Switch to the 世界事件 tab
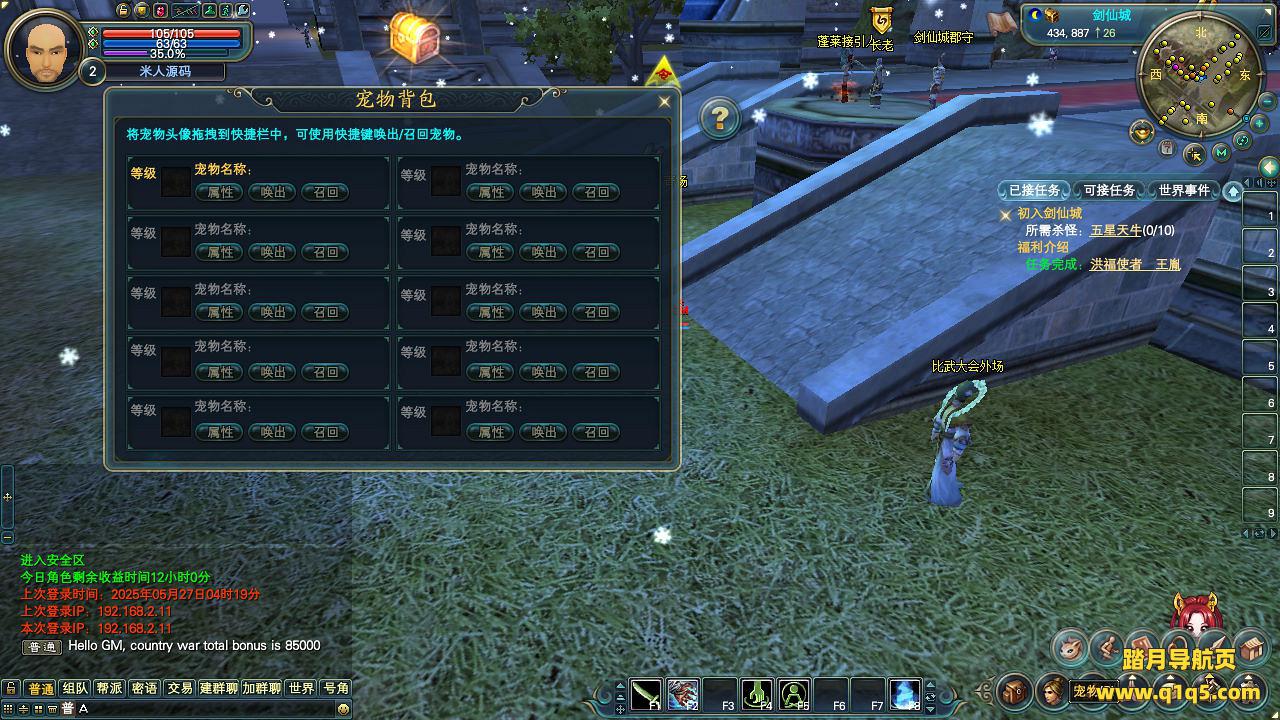This screenshot has height=720, width=1280. pyautogui.click(x=1184, y=190)
